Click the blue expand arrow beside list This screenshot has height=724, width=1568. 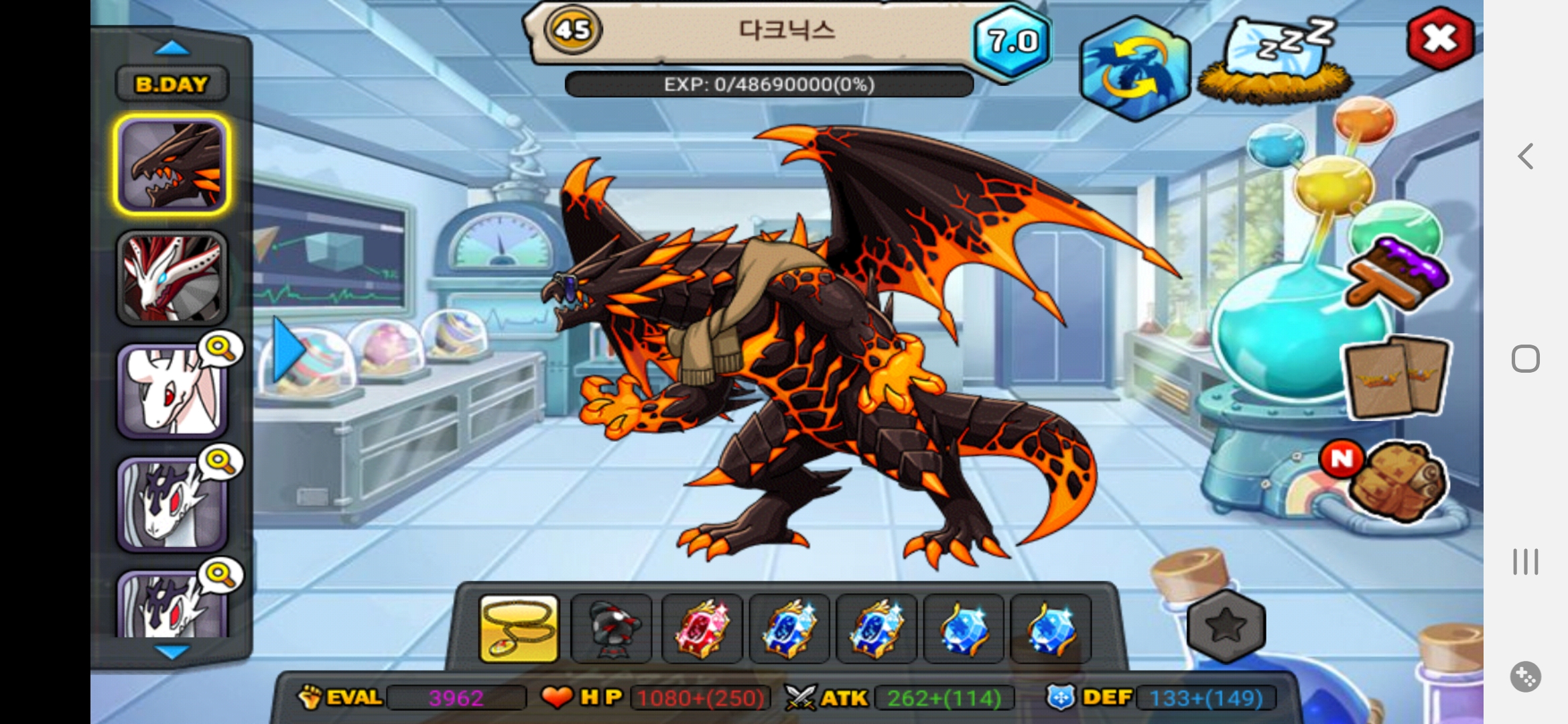click(x=288, y=350)
